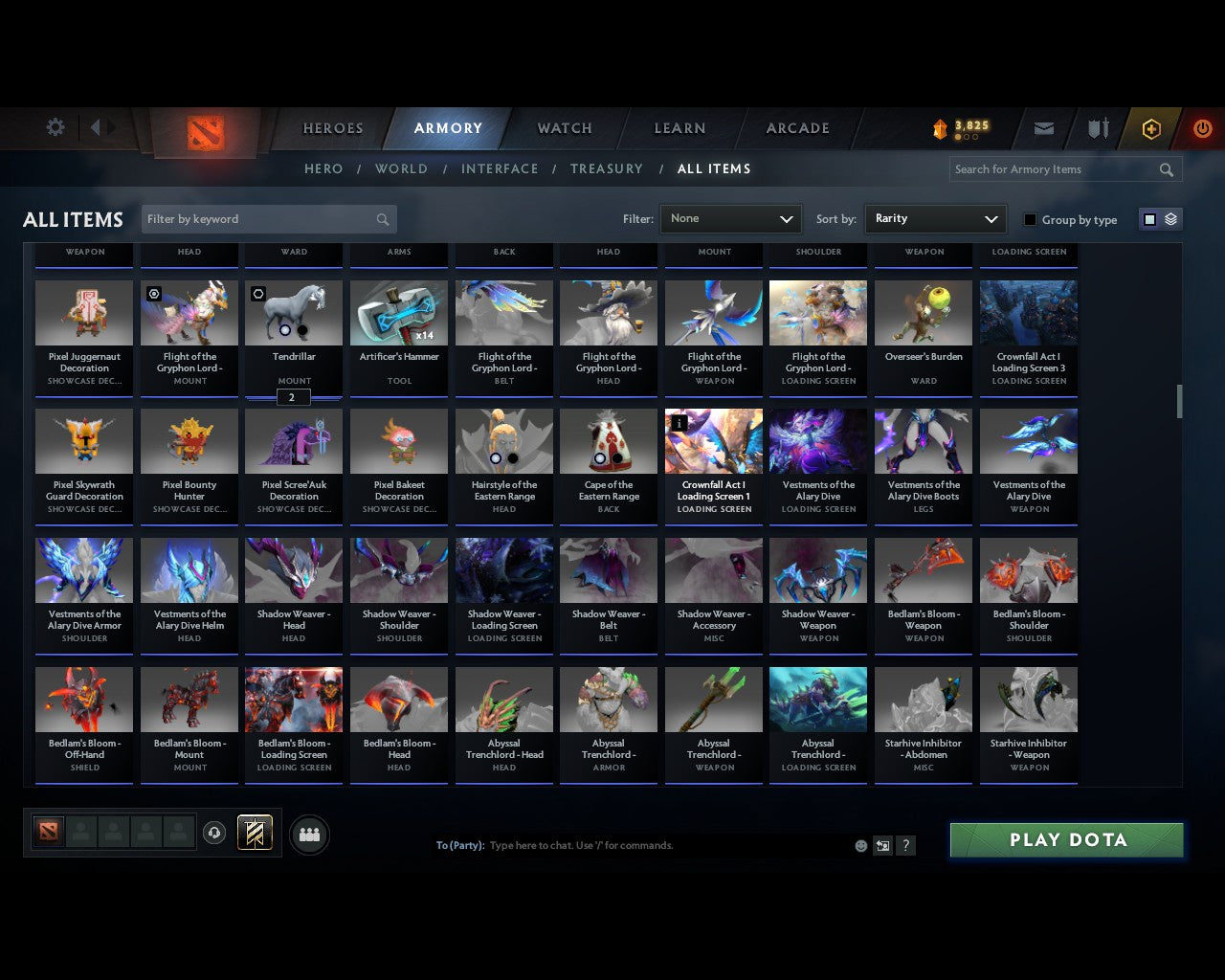Switch to the TREASURY tab
Screen dimensions: 1225x980
[606, 168]
